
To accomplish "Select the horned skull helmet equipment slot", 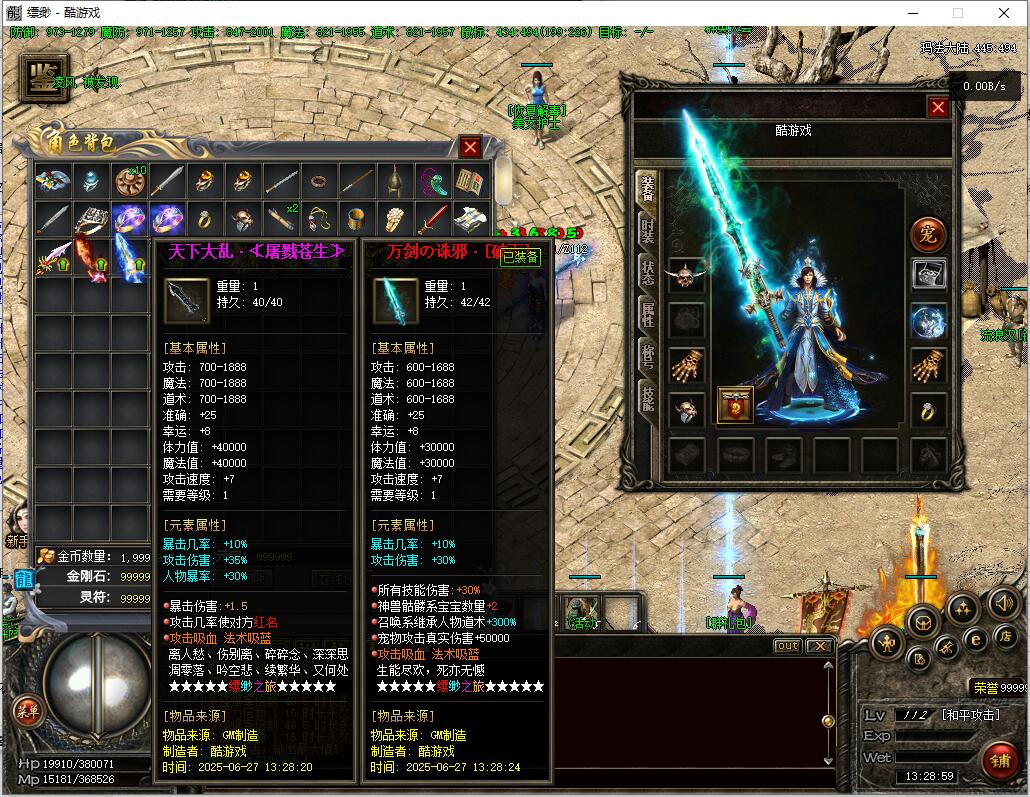I will (x=686, y=276).
